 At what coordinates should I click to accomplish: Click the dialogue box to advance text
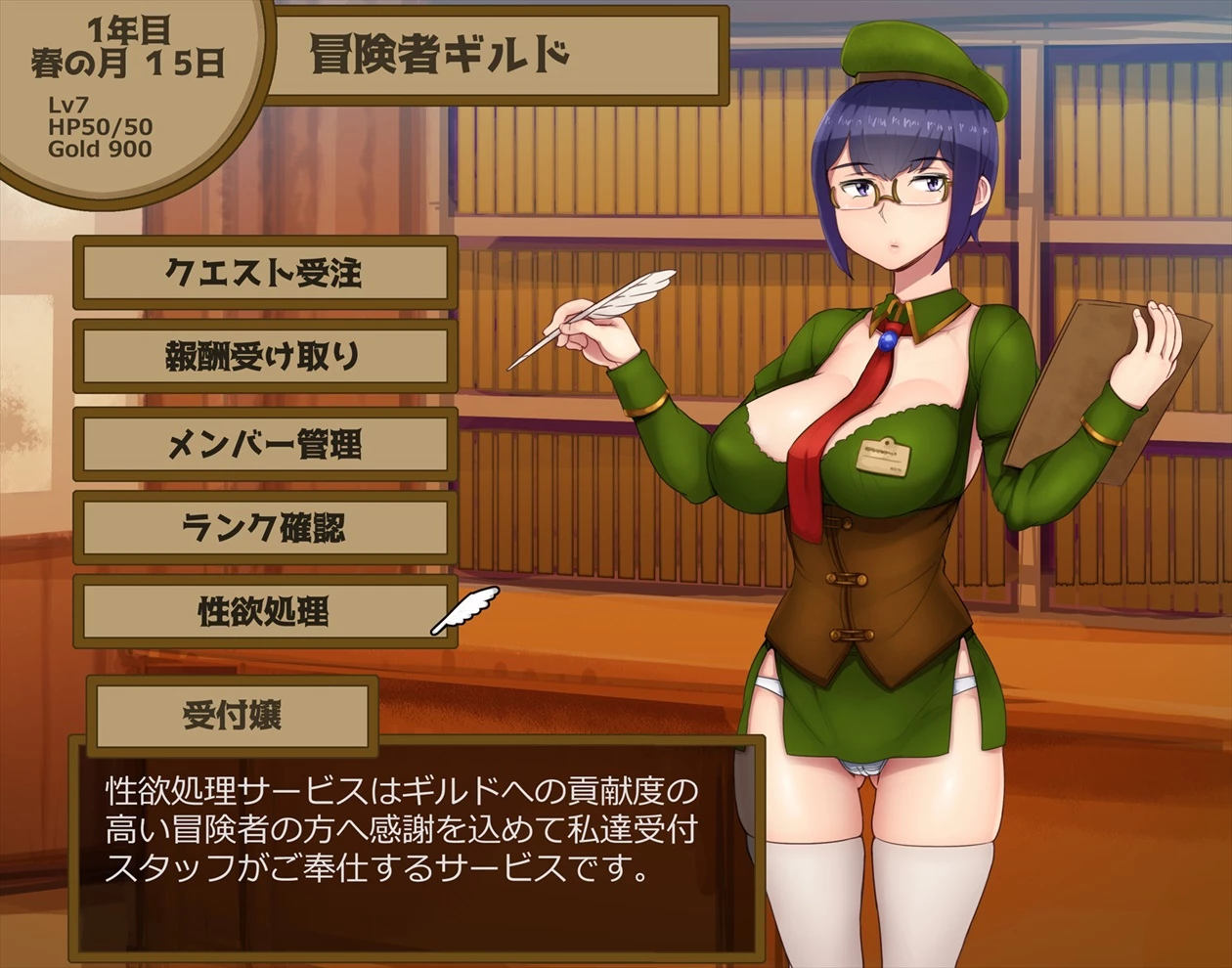click(416, 846)
